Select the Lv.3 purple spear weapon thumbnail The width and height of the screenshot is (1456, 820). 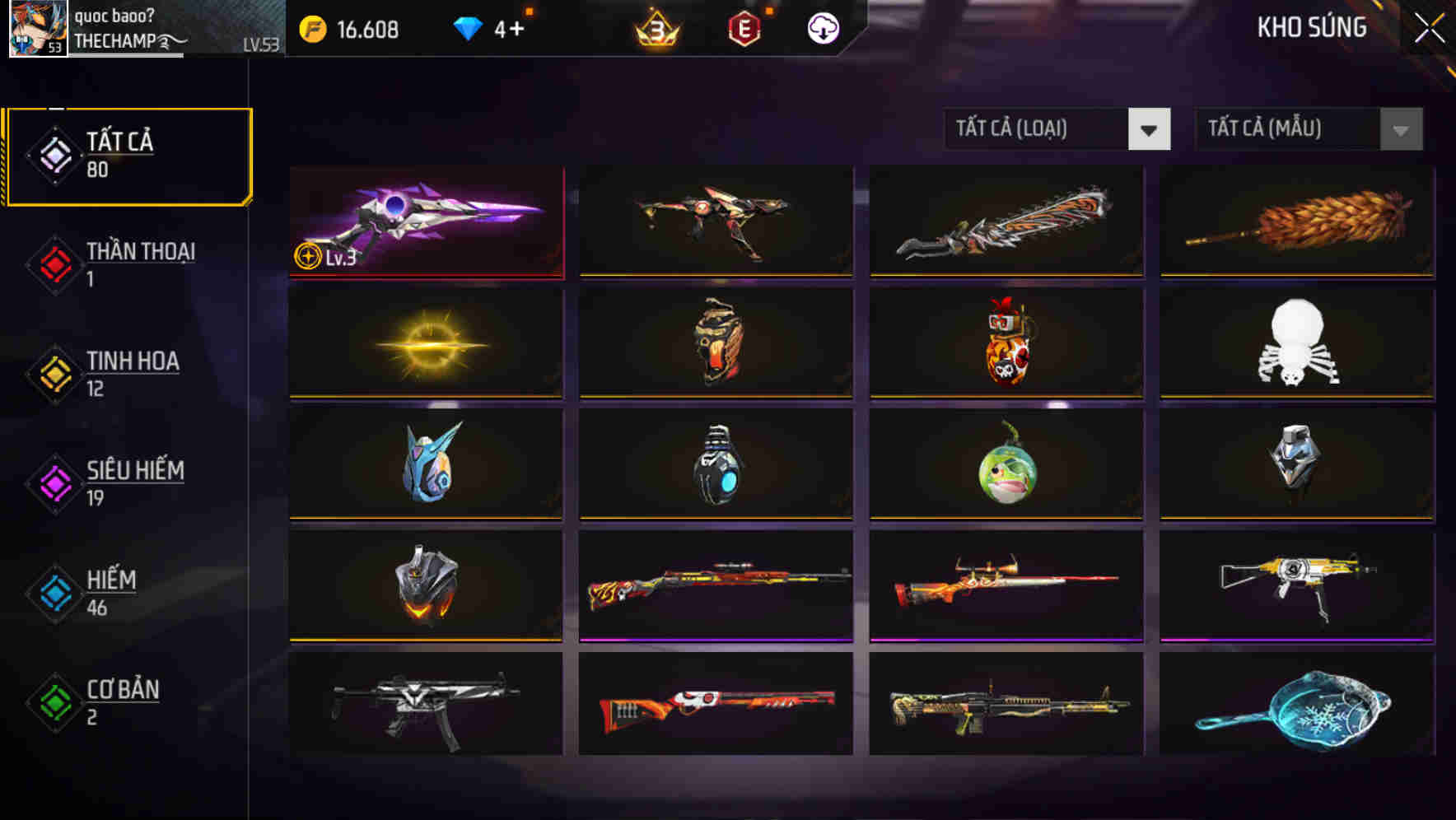click(425, 222)
